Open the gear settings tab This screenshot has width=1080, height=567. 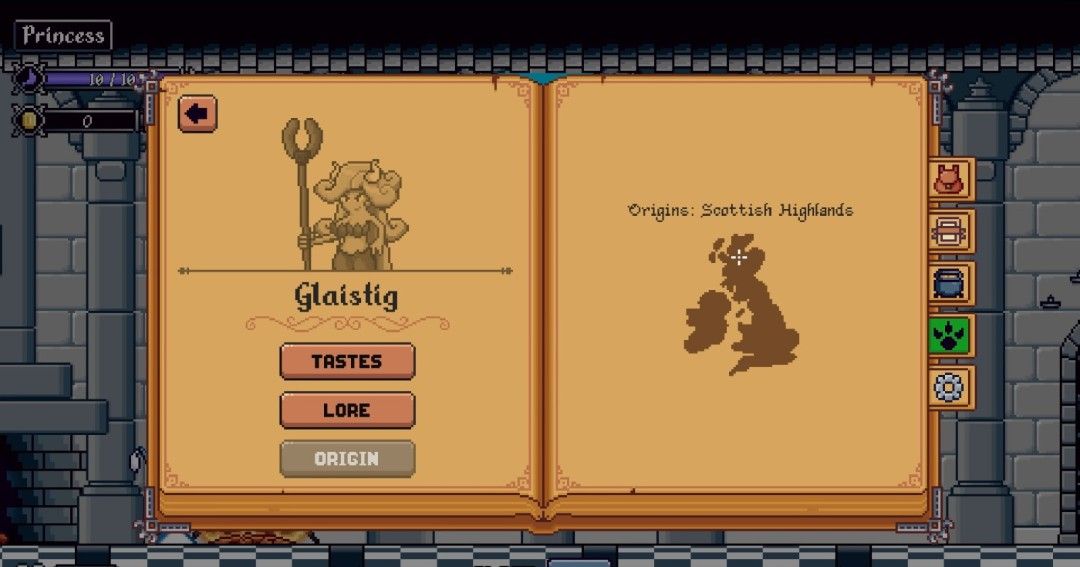pyautogui.click(x=947, y=387)
